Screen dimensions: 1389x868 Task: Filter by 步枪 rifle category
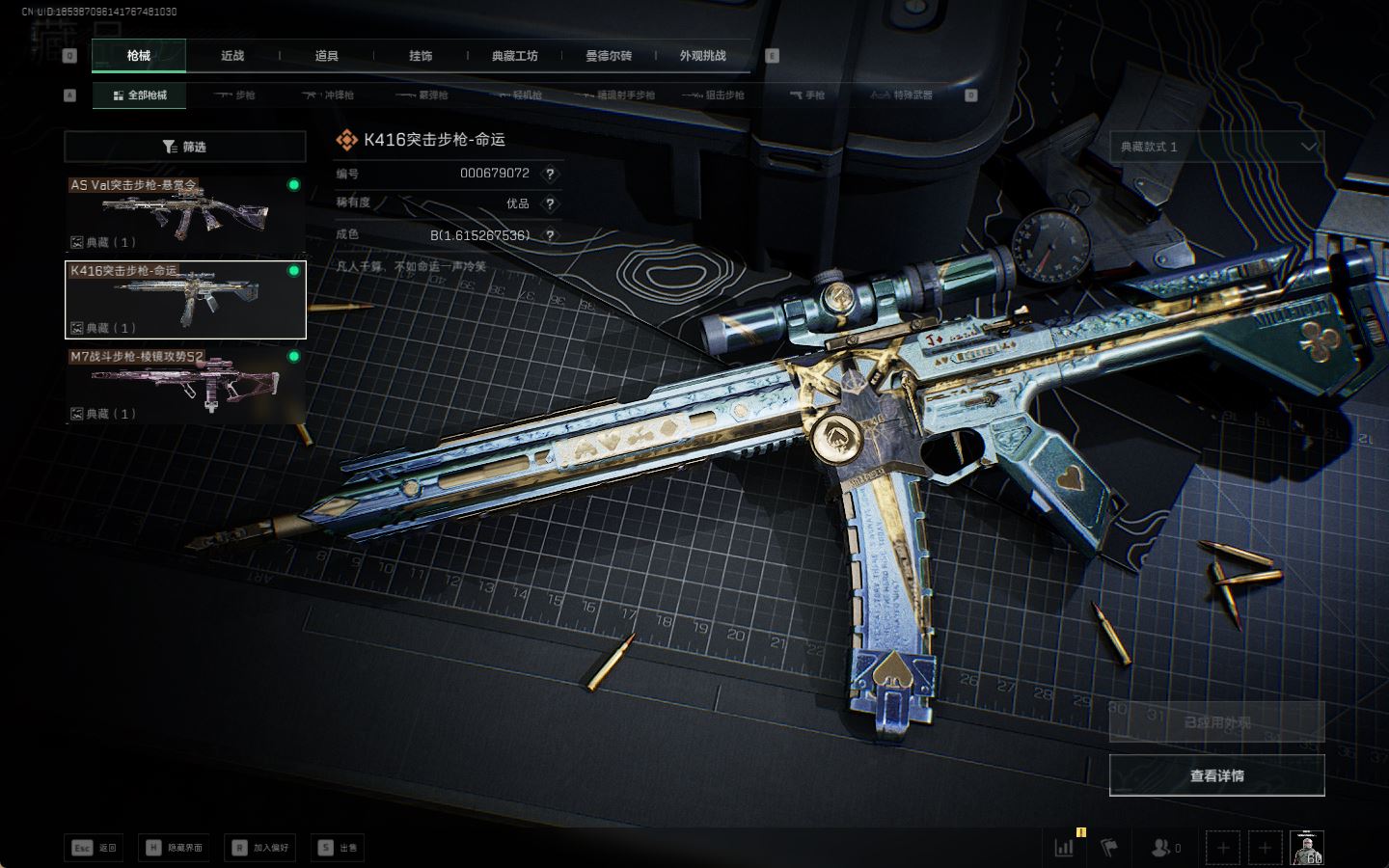click(235, 95)
